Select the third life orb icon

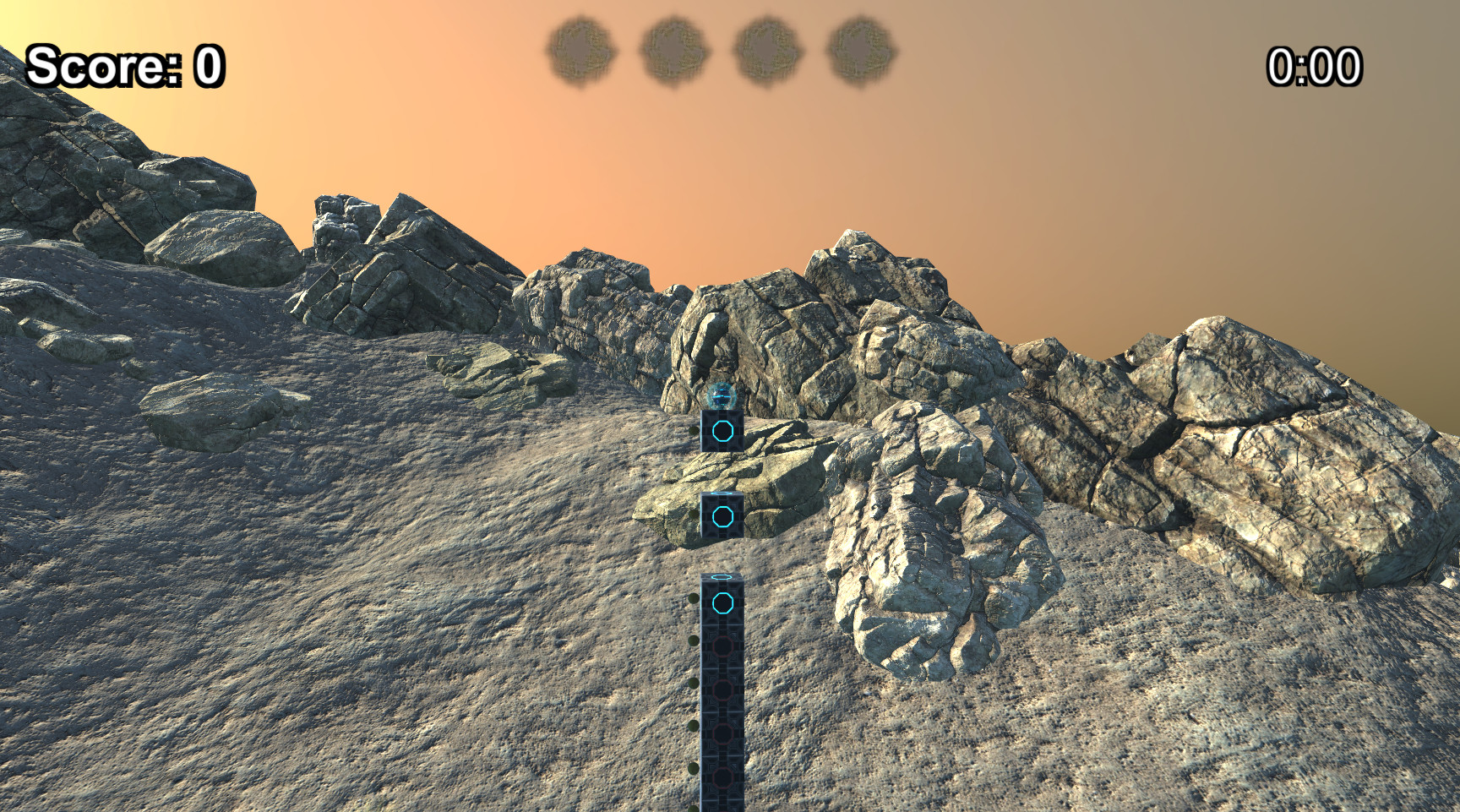click(x=765, y=51)
